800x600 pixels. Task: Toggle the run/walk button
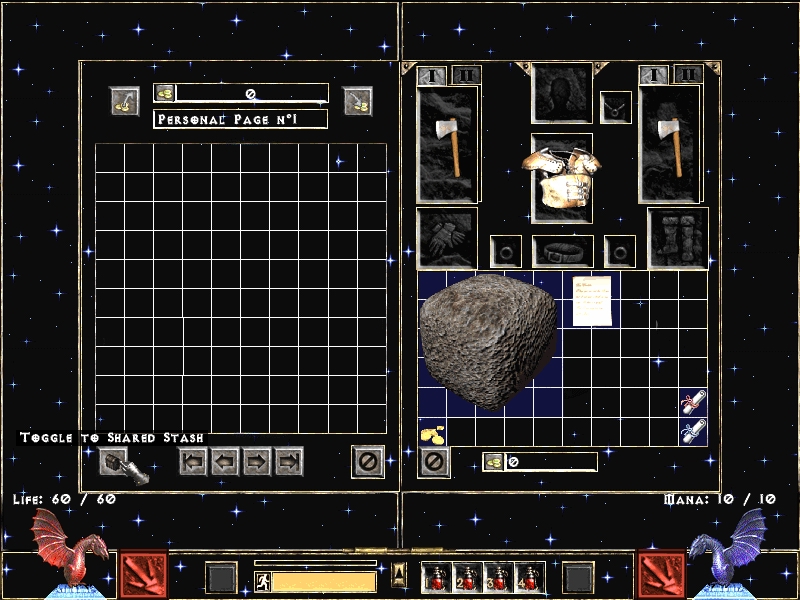[x=261, y=581]
